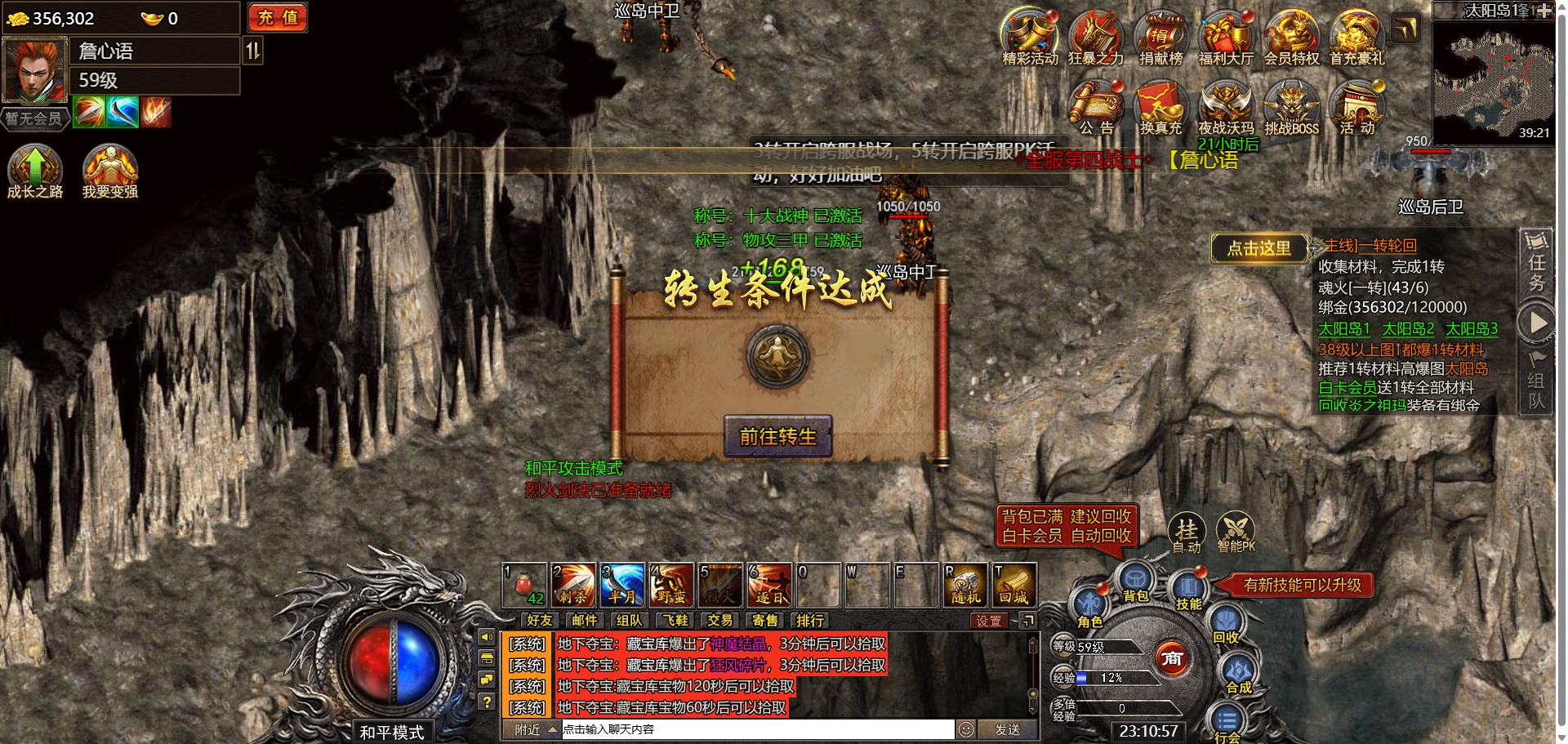Image resolution: width=1568 pixels, height=744 pixels.
Task: Open the 福利大厅 welfare hall
Action: tap(1225, 37)
